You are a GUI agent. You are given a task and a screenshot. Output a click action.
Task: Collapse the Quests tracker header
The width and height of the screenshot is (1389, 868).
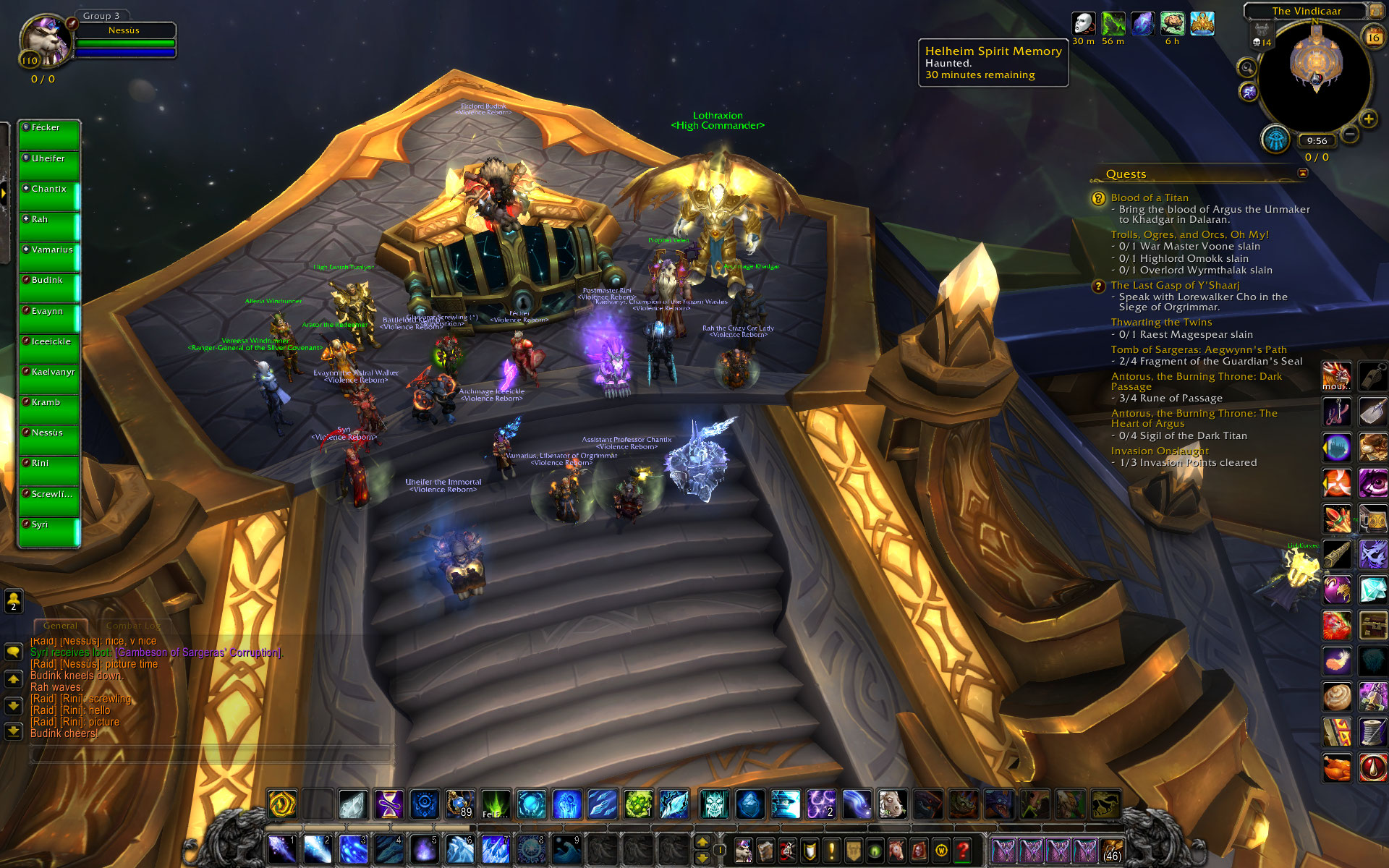(x=1303, y=174)
